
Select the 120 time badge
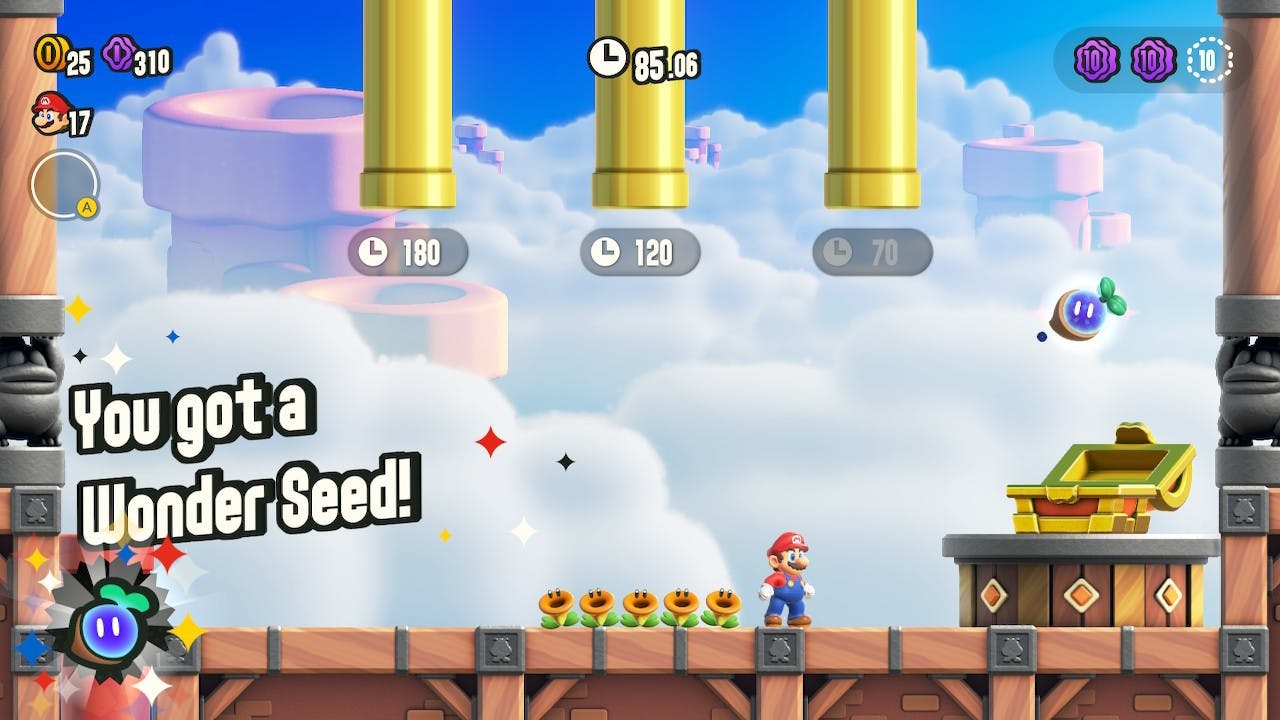[x=640, y=253]
